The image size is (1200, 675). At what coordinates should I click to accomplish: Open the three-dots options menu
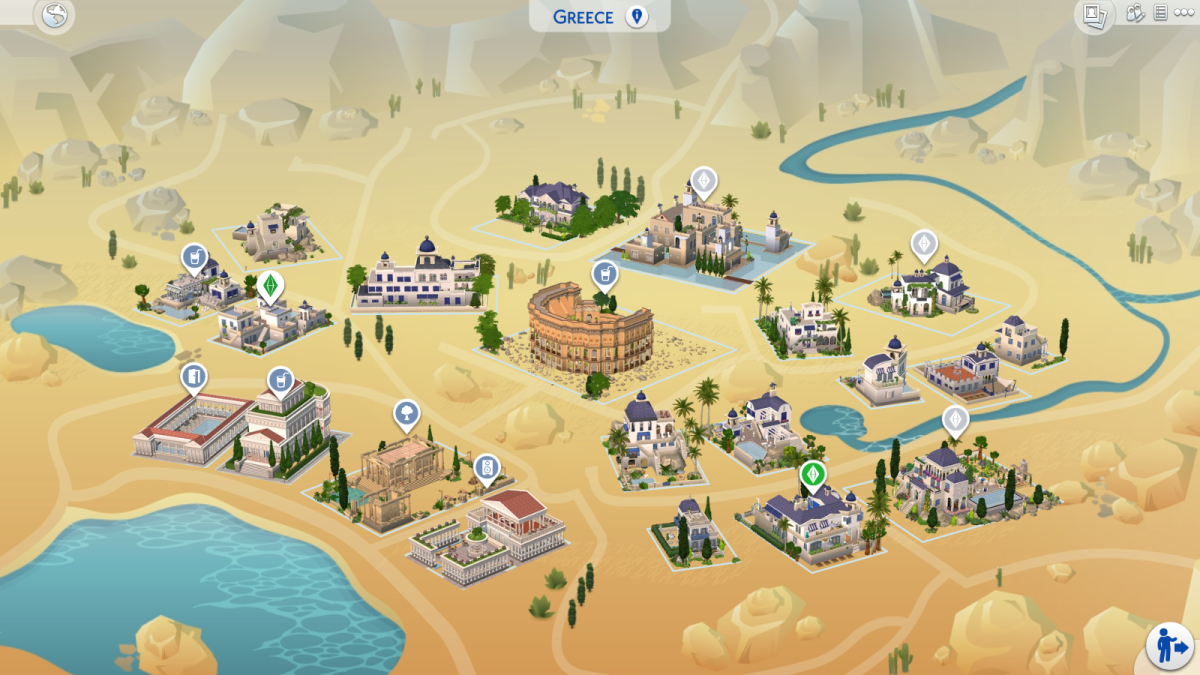[x=1183, y=14]
